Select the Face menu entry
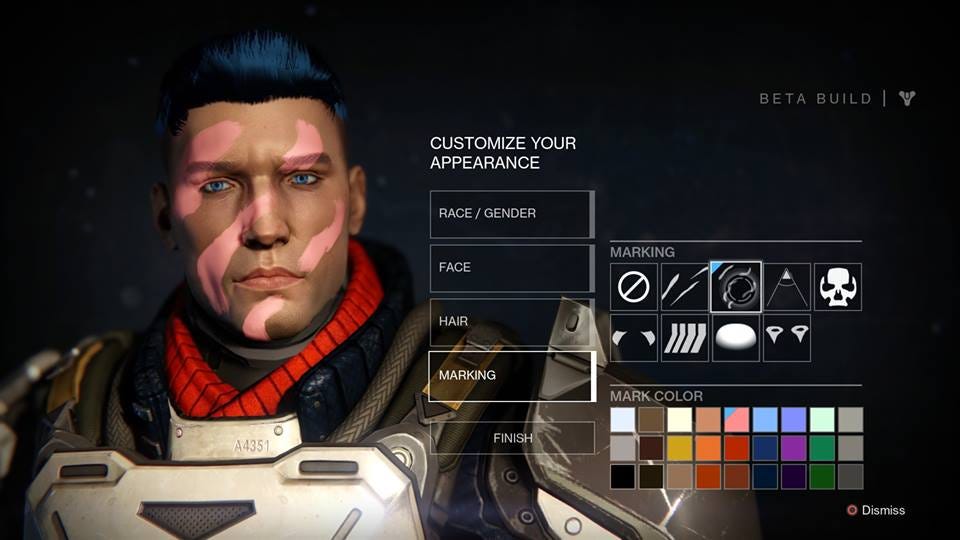The image size is (960, 540). pos(512,268)
